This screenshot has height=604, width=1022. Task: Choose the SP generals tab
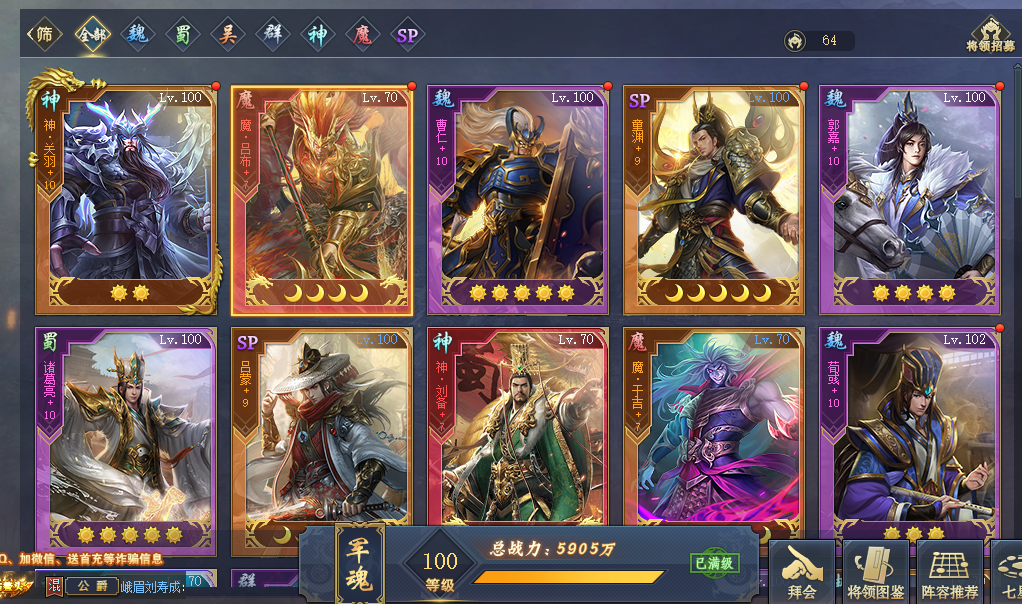(407, 35)
